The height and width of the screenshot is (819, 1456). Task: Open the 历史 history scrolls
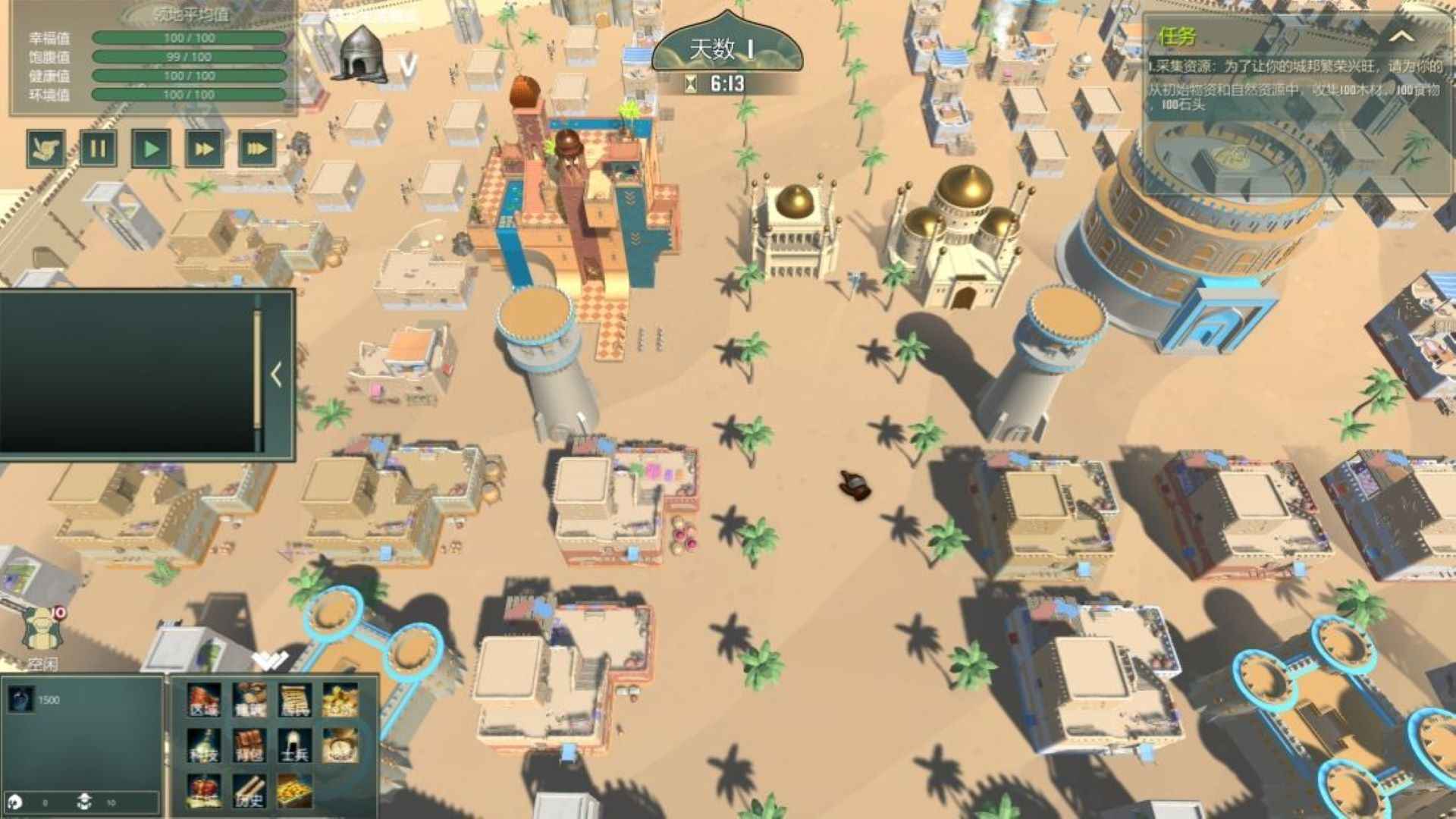point(249,791)
